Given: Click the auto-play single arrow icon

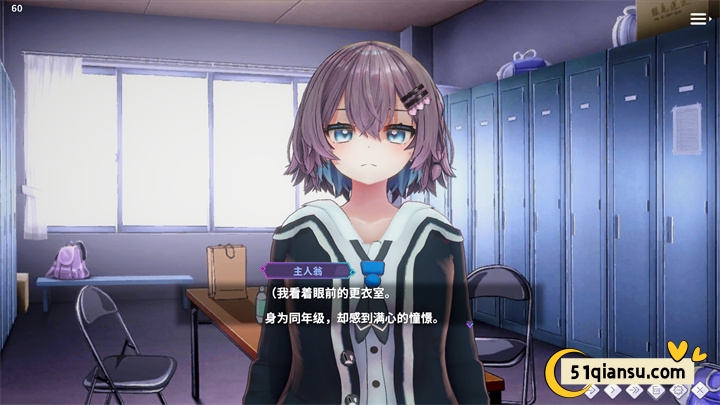Looking at the screenshot, I should (613, 390).
